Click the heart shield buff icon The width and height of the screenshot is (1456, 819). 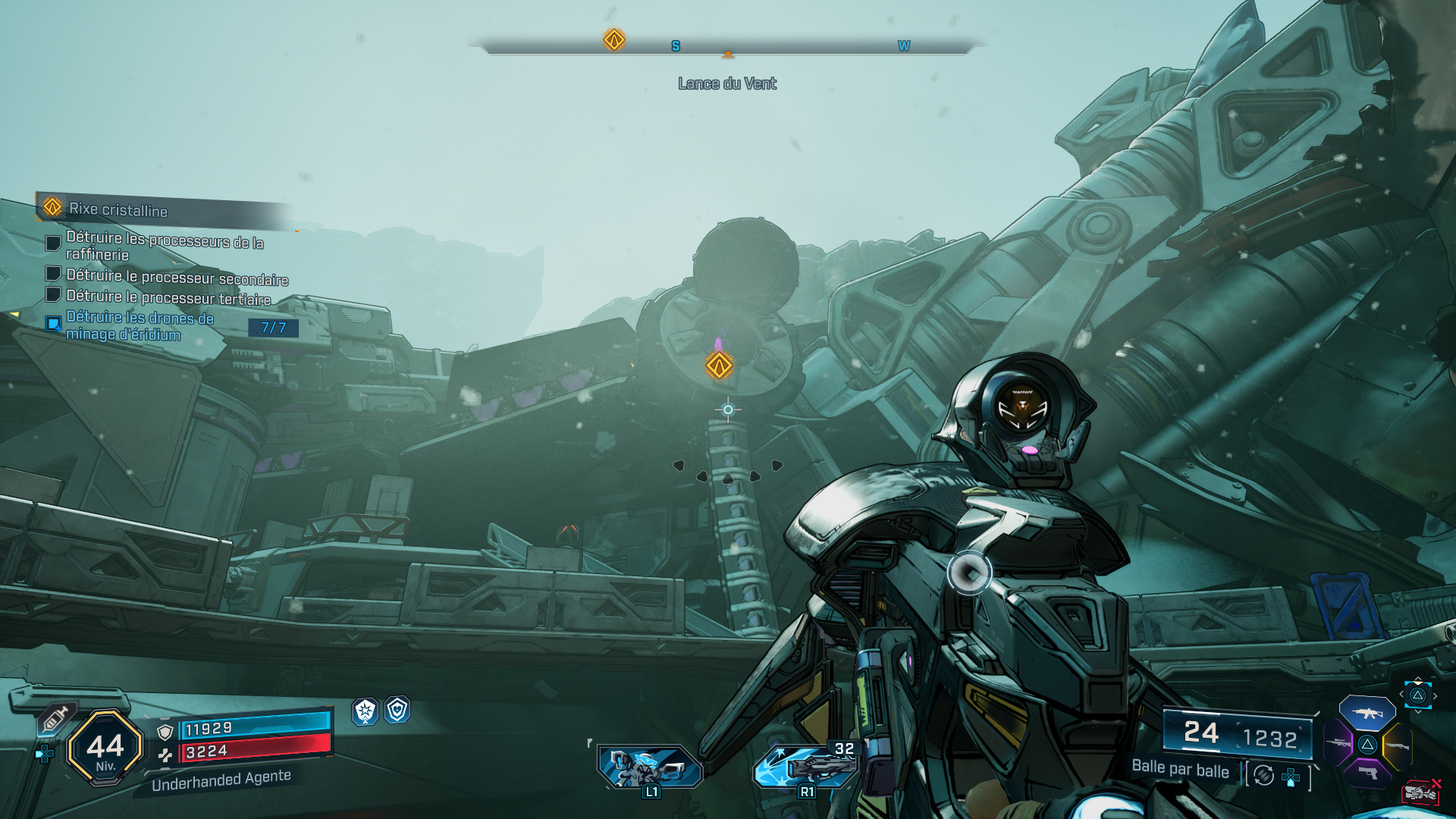(397, 710)
